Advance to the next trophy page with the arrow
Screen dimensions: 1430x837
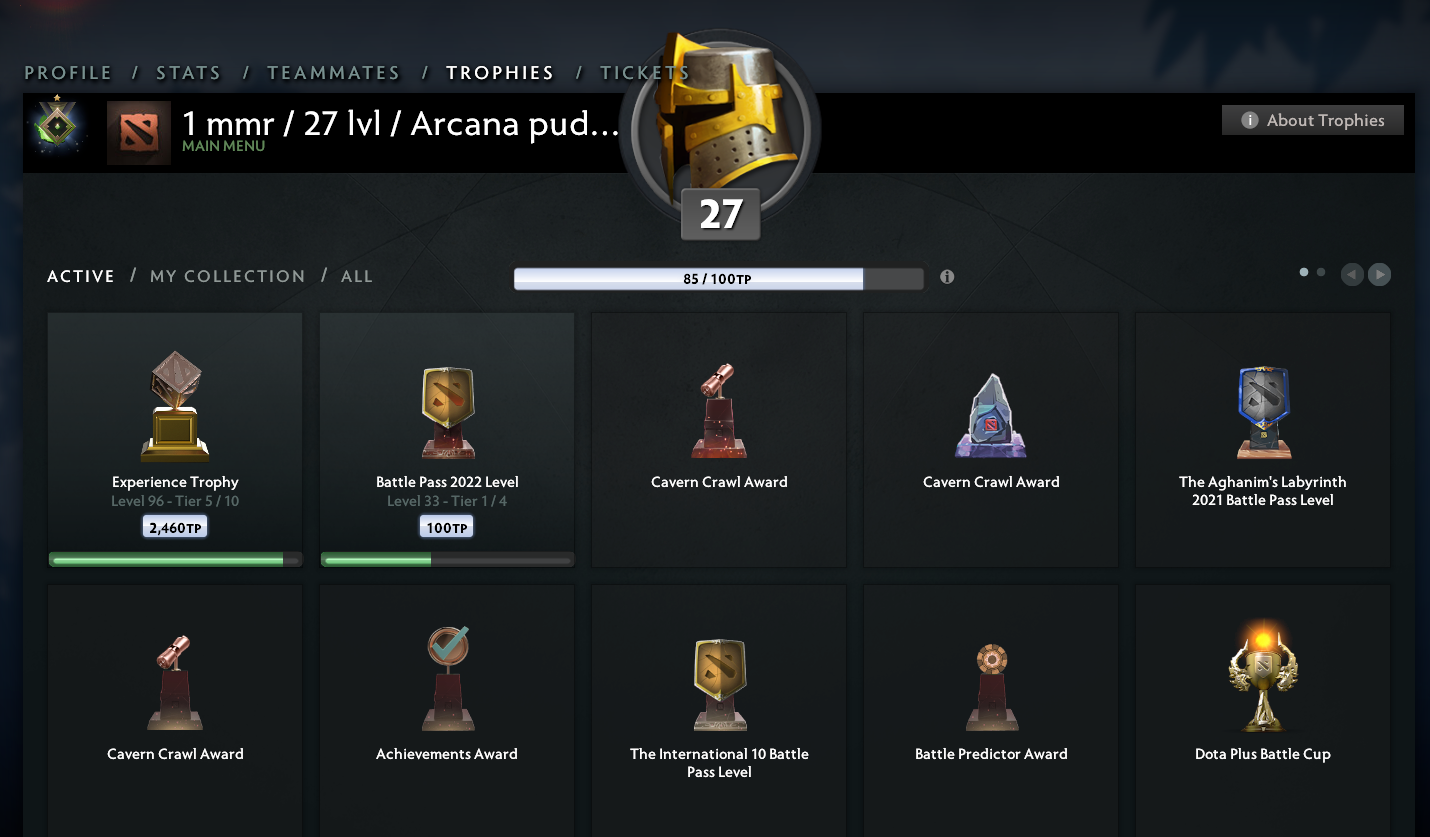[1379, 274]
